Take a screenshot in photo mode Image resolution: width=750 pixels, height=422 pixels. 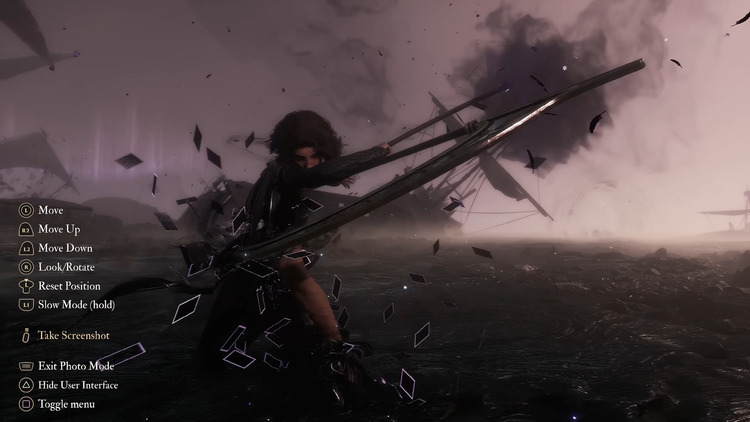coord(73,336)
